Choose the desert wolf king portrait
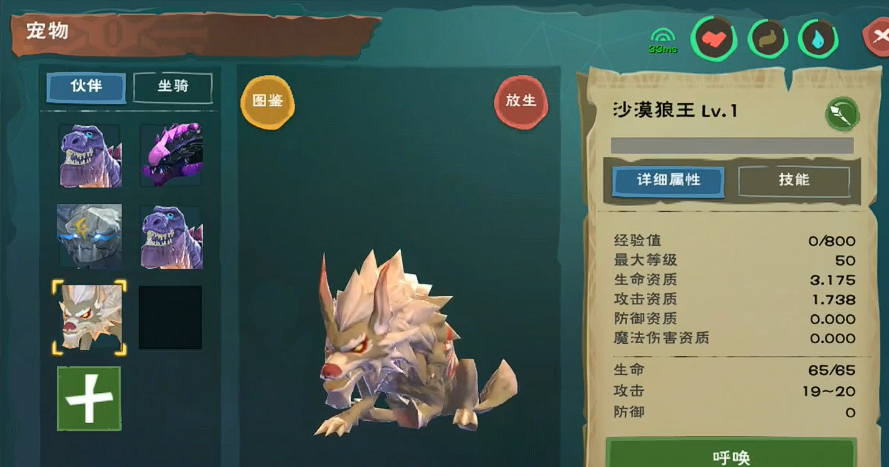Image resolution: width=889 pixels, height=467 pixels. click(89, 317)
